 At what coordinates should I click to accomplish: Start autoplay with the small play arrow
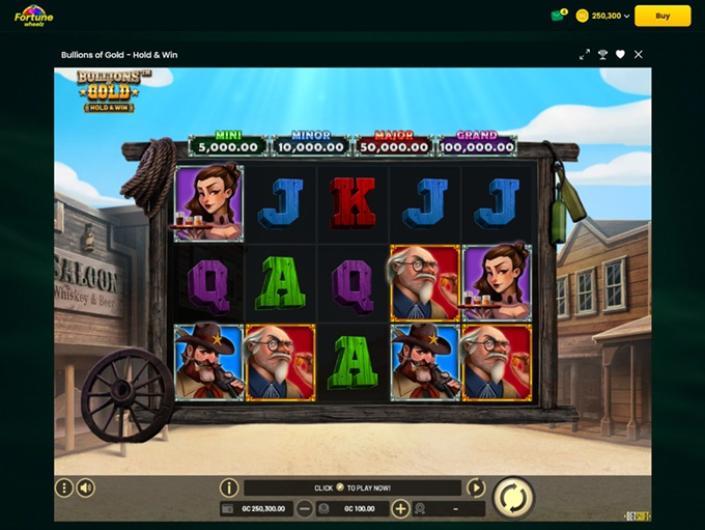tap(476, 488)
